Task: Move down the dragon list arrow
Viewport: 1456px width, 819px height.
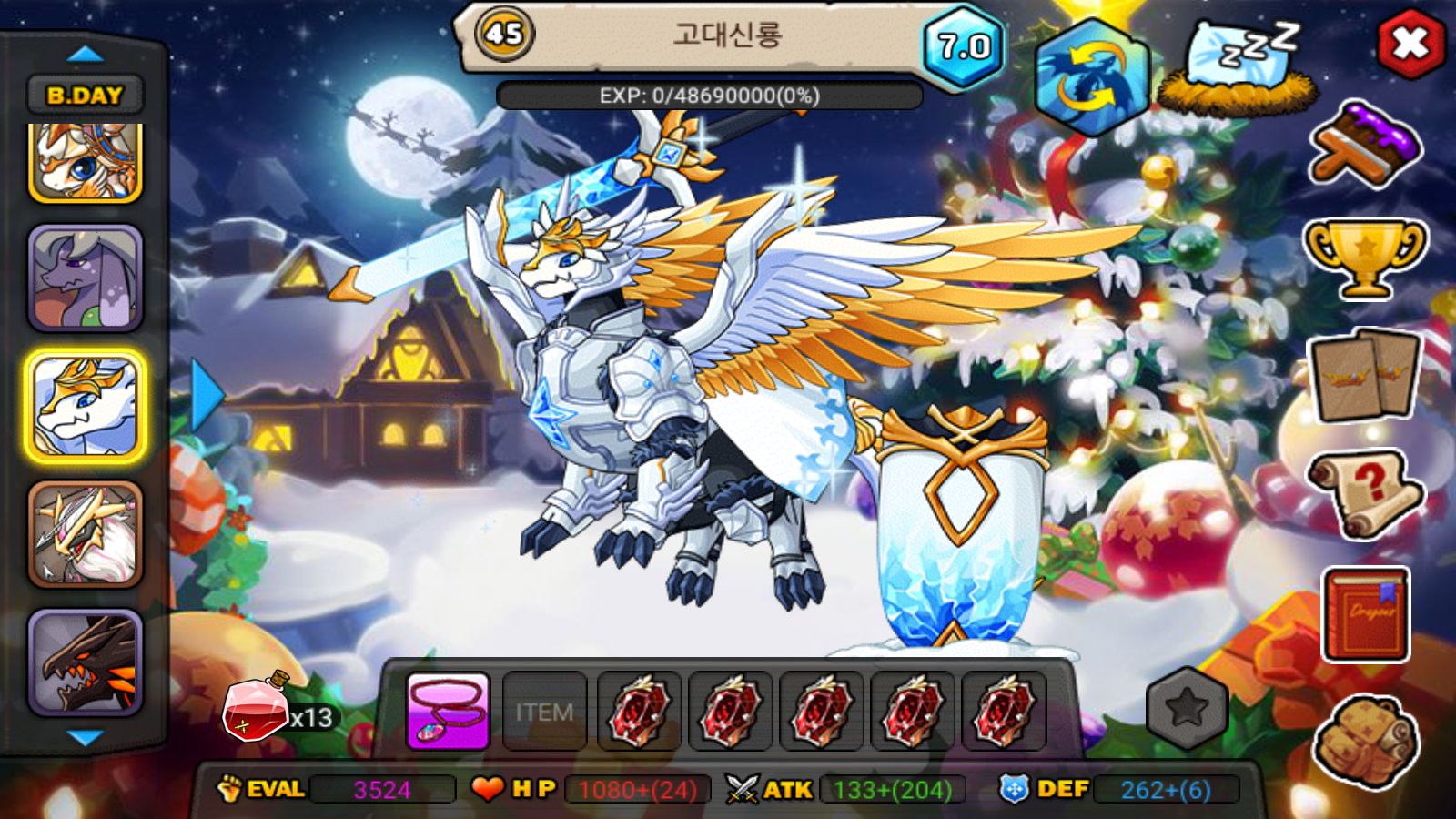Action: point(85,737)
